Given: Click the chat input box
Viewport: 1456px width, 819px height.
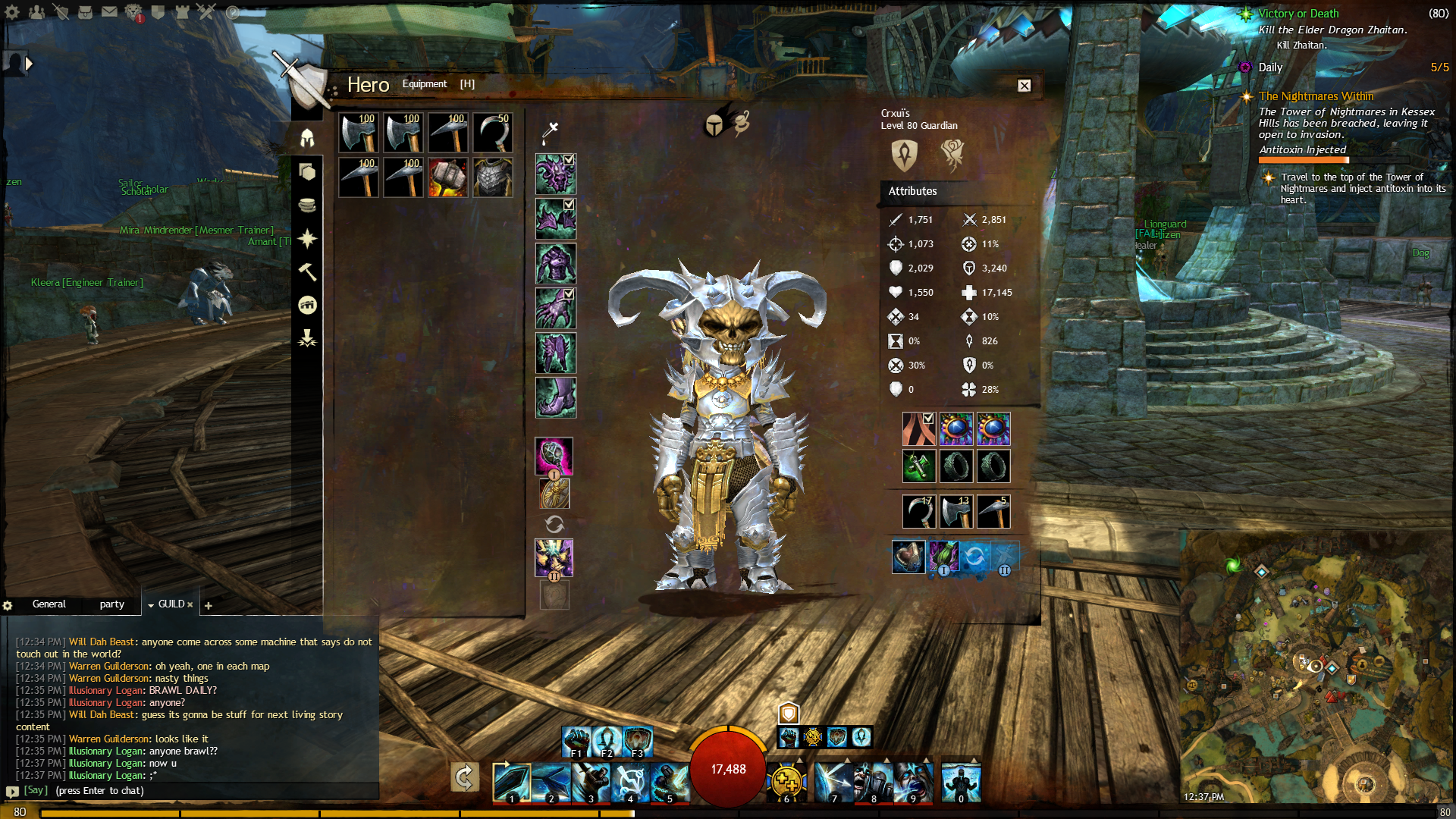Looking at the screenshot, I should click(190, 791).
